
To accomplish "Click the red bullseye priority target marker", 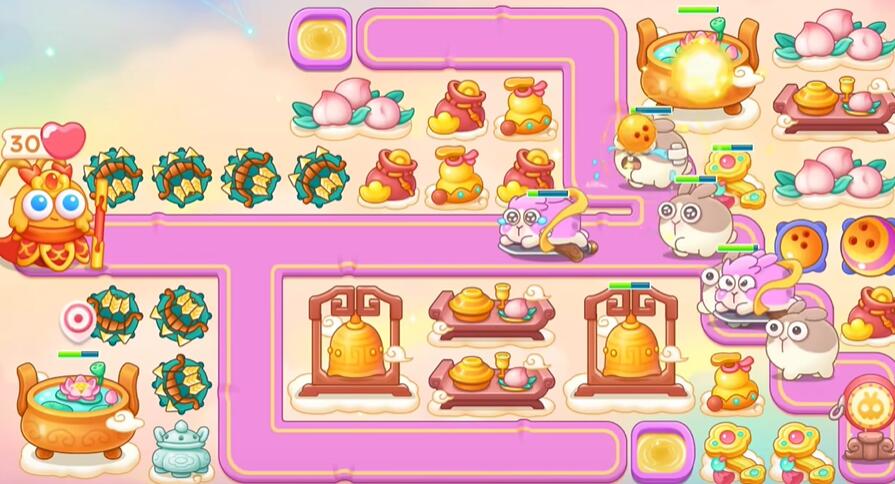I will [78, 320].
